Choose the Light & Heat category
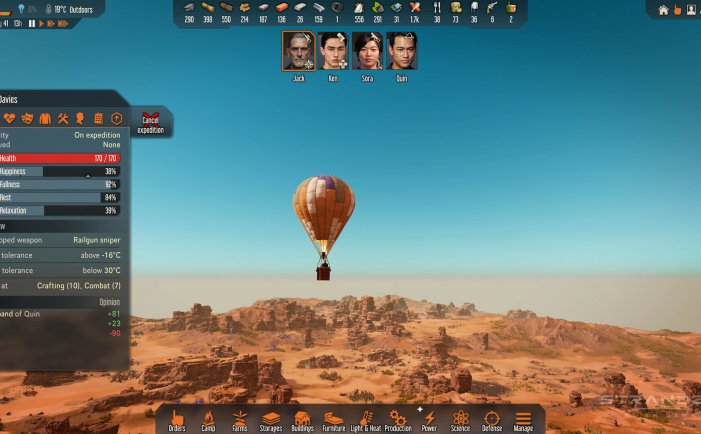The width and height of the screenshot is (701, 434). coord(365,419)
